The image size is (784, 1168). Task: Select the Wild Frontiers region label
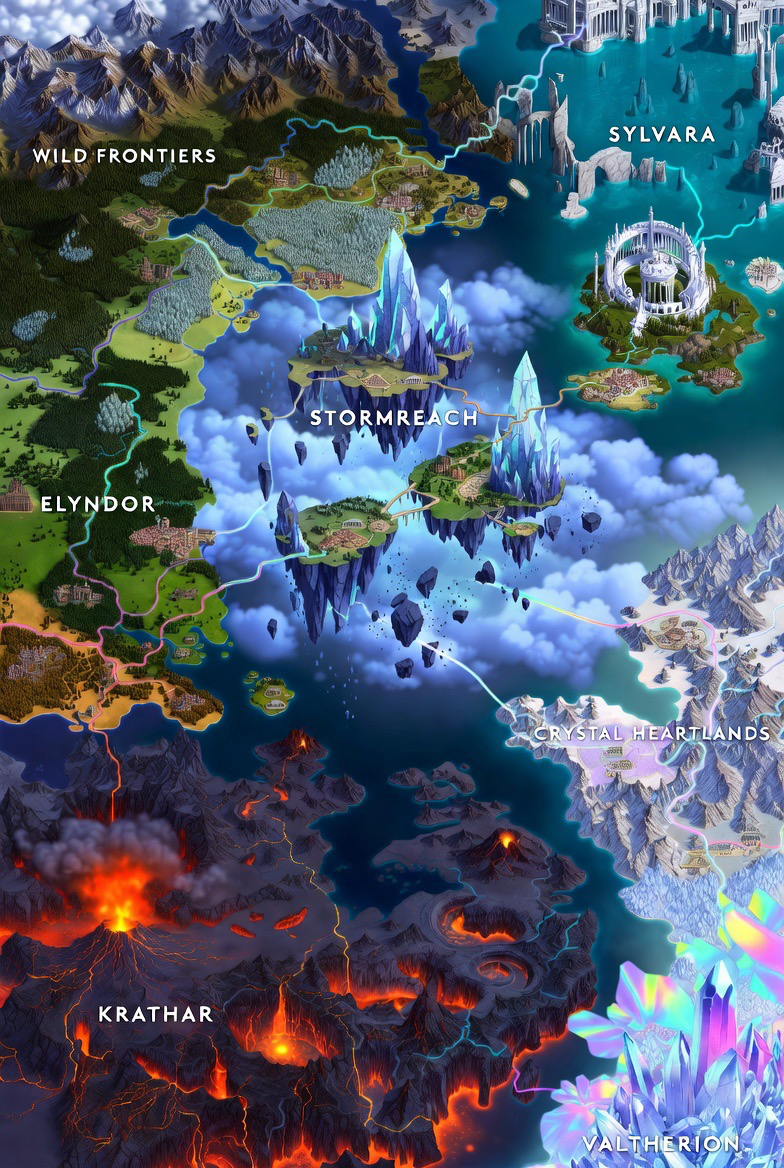click(124, 156)
